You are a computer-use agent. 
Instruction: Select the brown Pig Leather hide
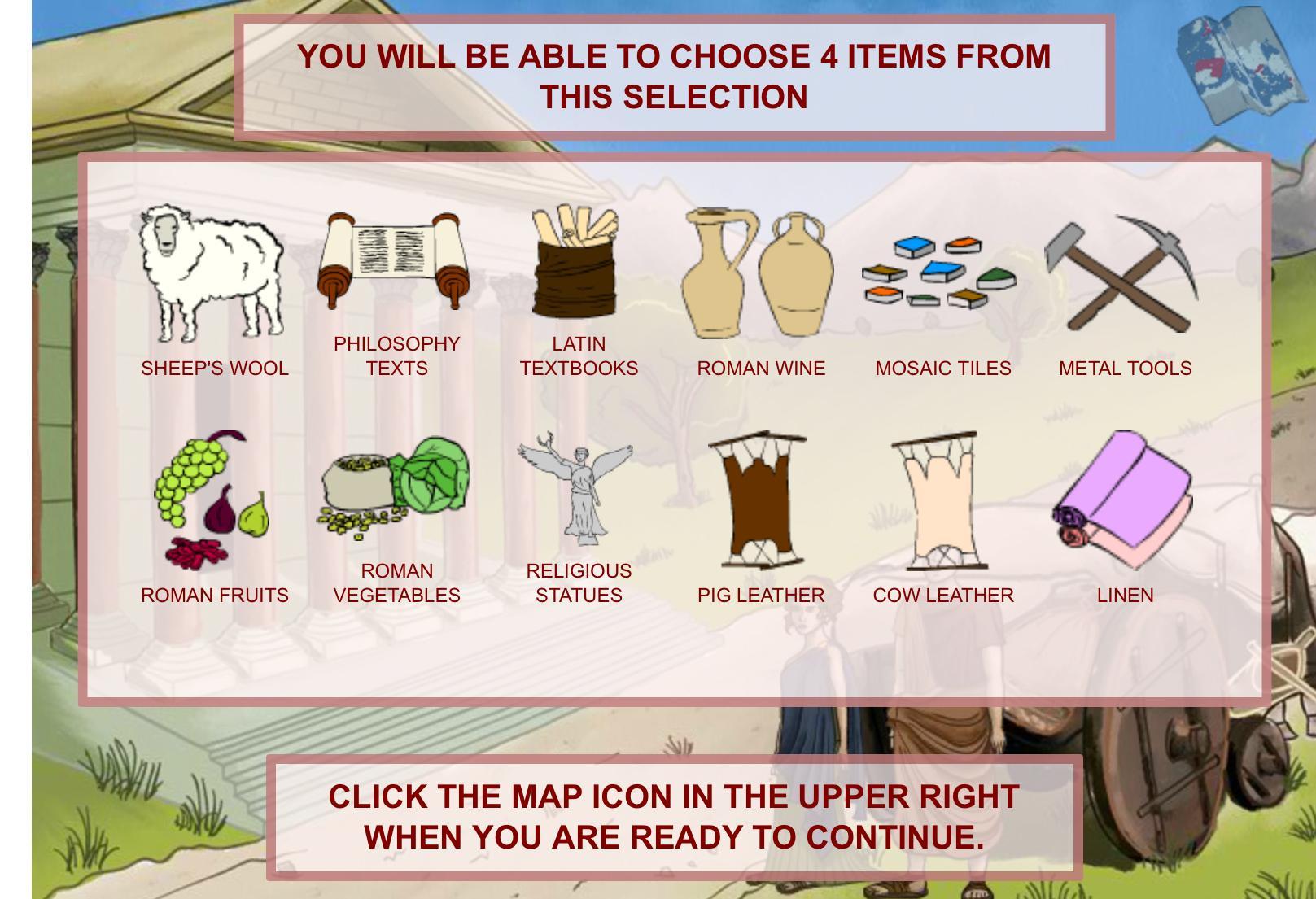point(759,500)
